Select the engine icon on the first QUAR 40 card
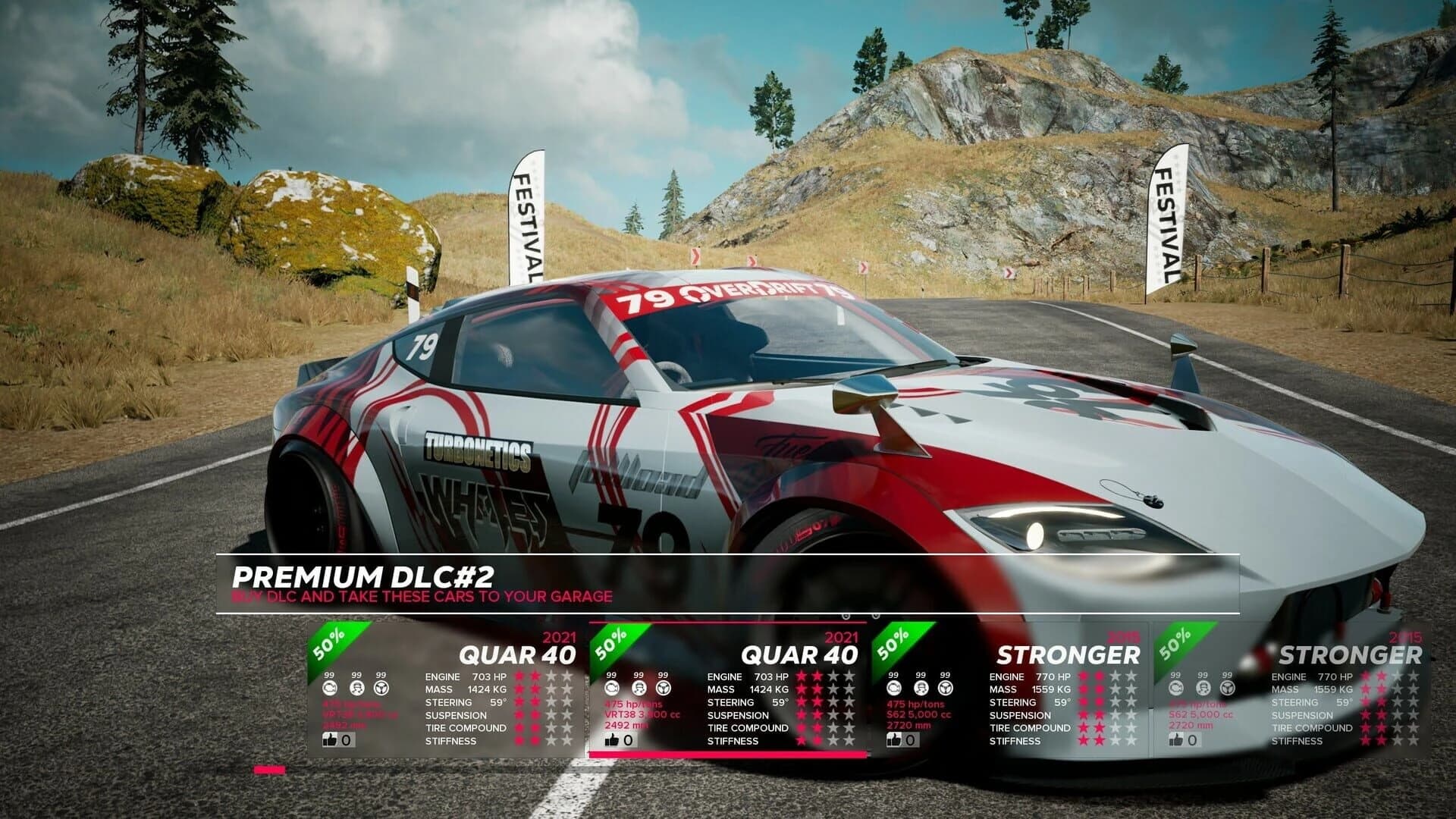The height and width of the screenshot is (819, 1456). coord(329,689)
